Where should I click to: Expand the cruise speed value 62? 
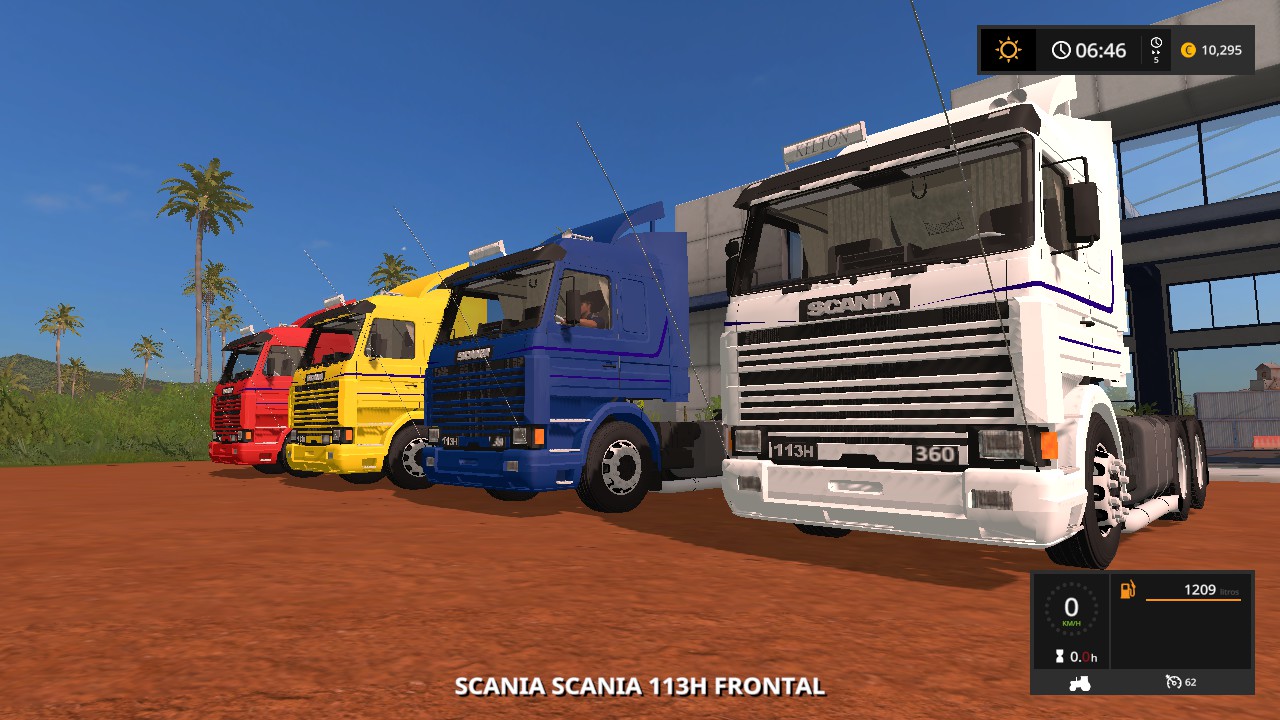[x=1190, y=682]
